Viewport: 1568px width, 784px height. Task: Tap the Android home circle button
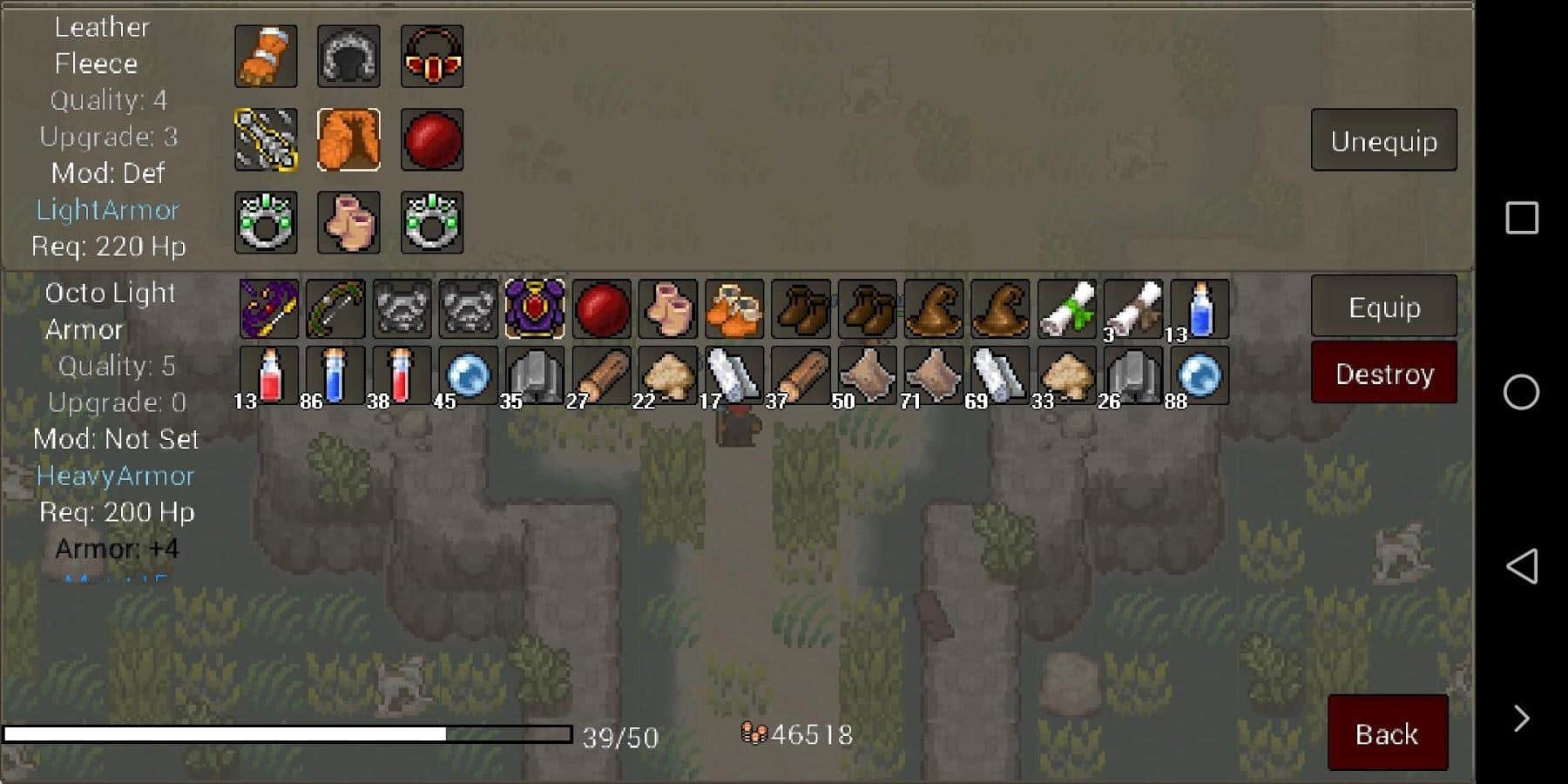point(1521,392)
